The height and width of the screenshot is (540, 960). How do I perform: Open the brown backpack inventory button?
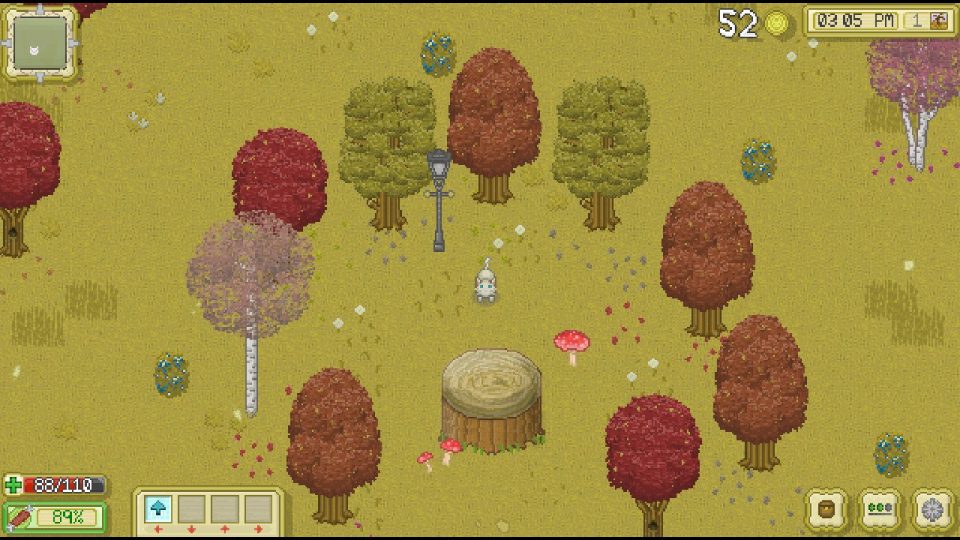(x=827, y=508)
